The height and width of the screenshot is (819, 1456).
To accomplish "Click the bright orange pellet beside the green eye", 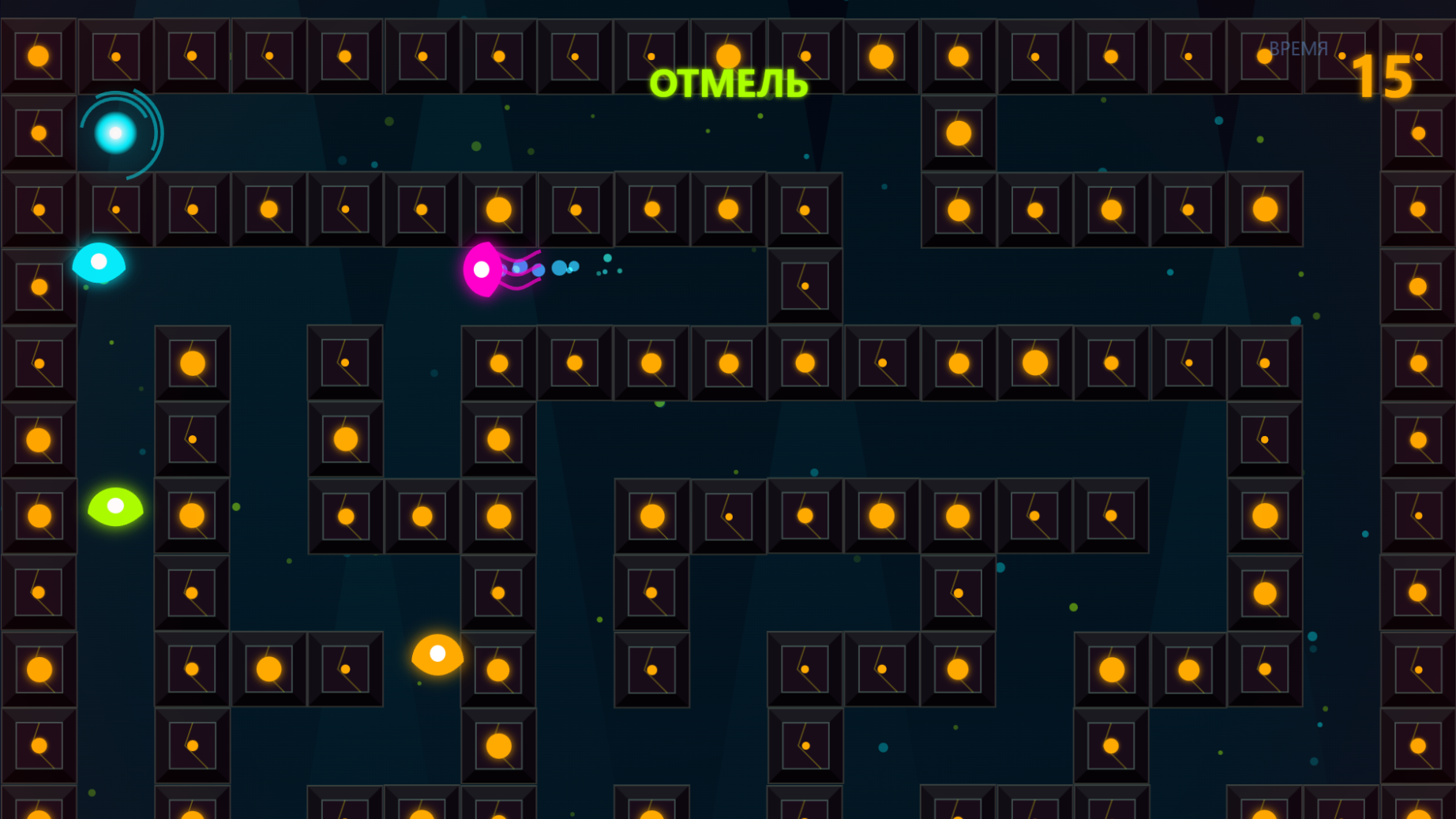I will click(x=190, y=513).
